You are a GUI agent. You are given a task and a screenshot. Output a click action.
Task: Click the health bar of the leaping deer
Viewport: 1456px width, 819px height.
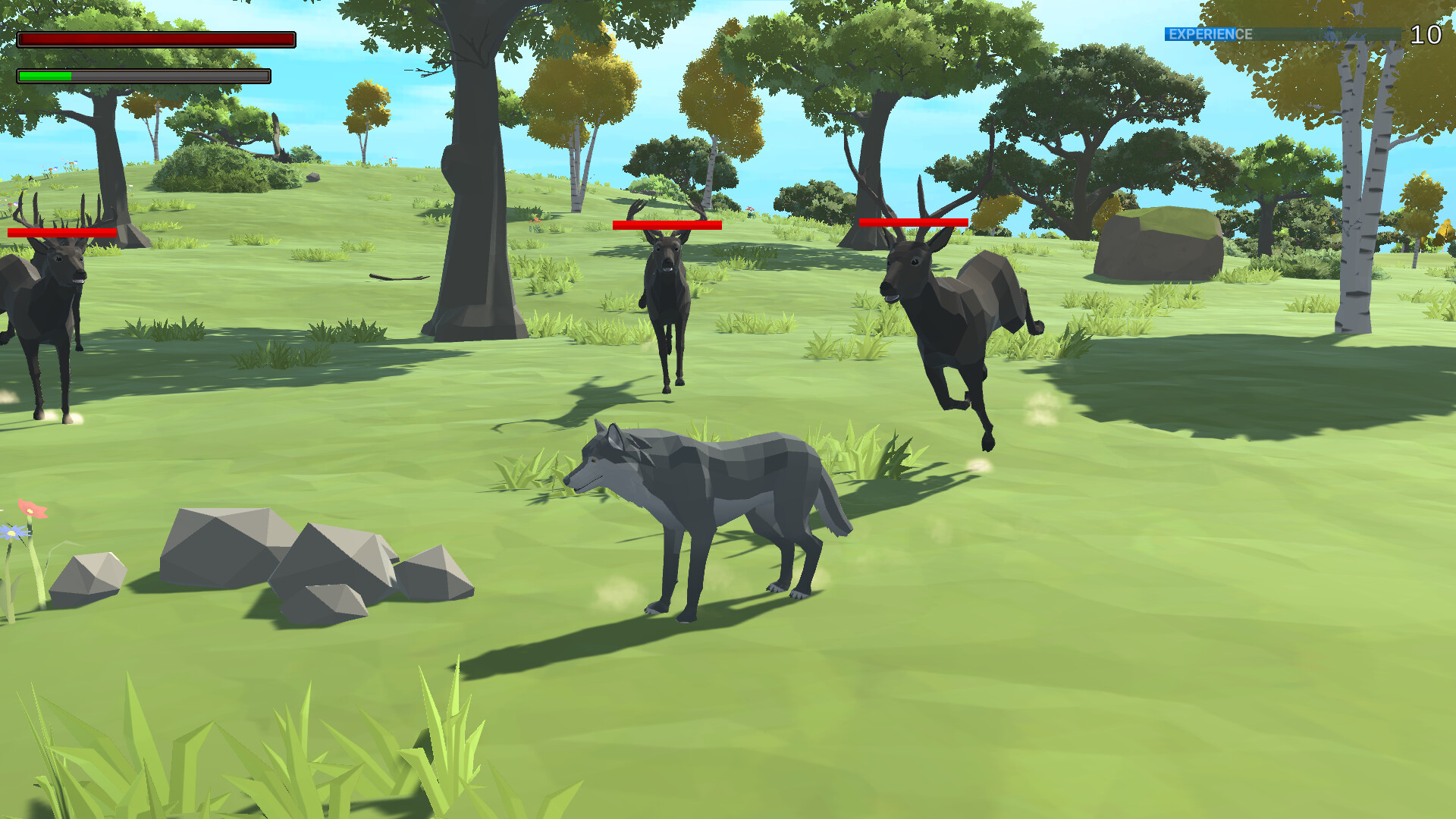coord(912,221)
